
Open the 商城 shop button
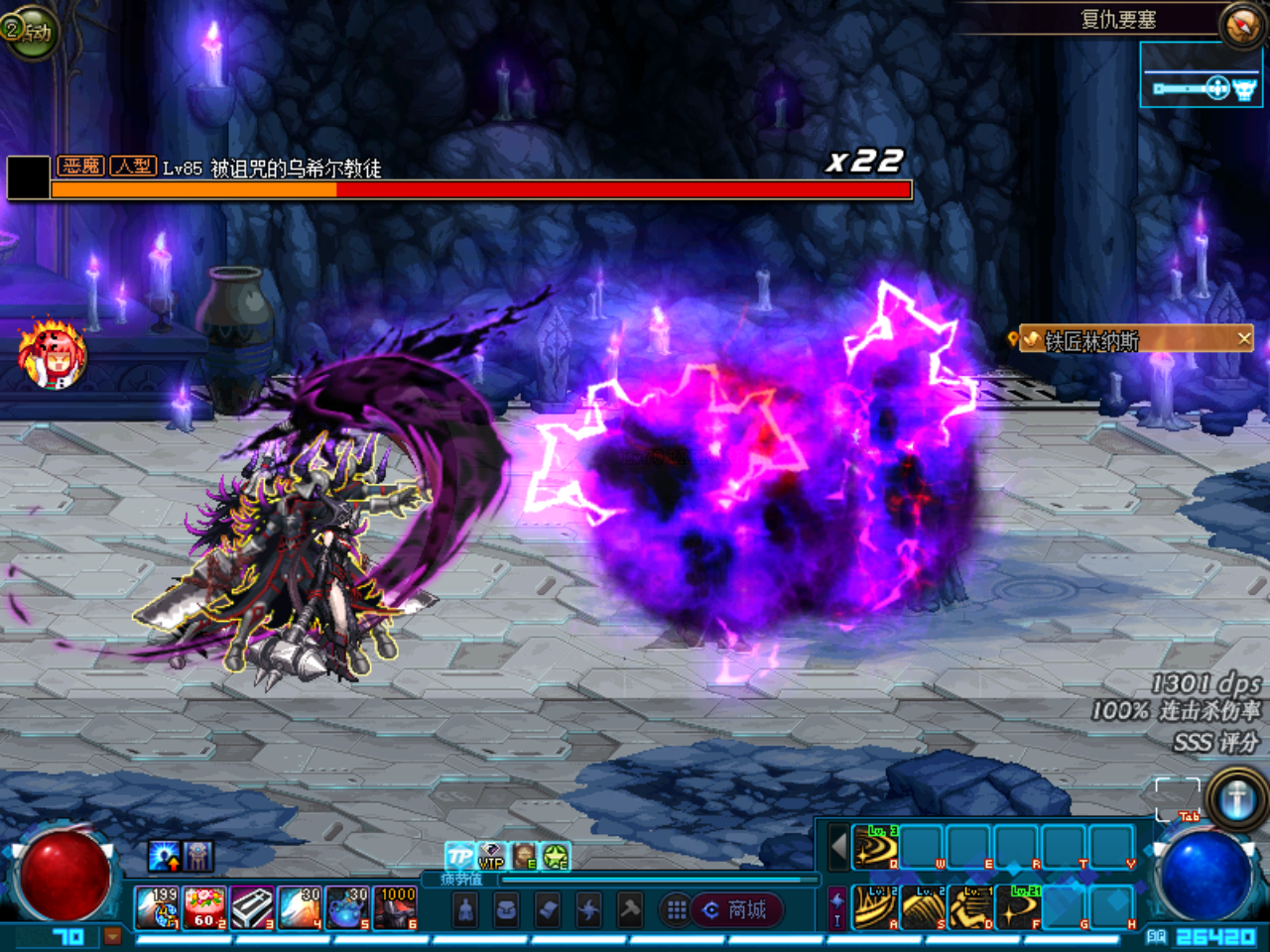click(737, 910)
